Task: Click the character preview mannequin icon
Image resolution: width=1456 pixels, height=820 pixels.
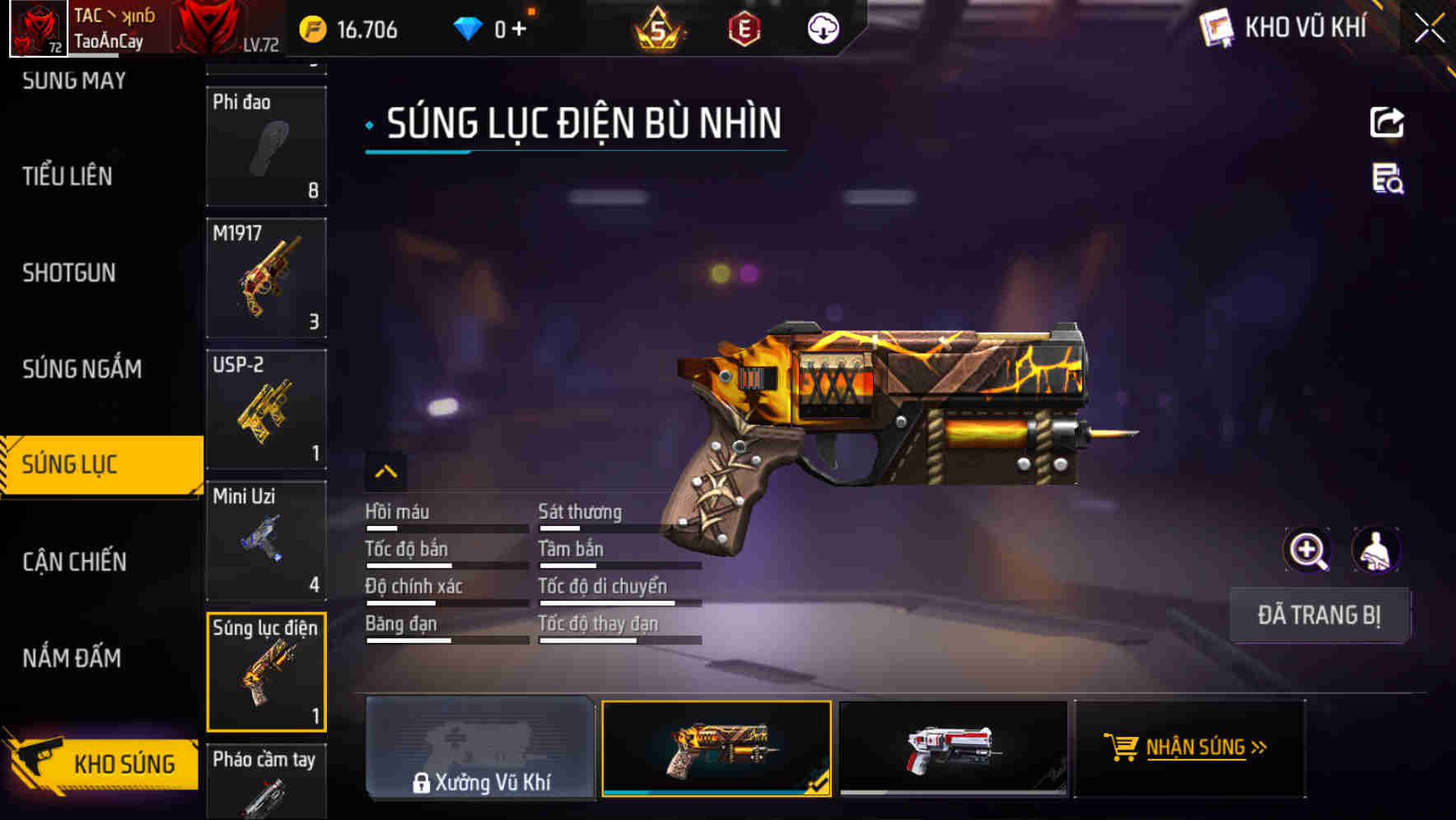Action: 1374,549
